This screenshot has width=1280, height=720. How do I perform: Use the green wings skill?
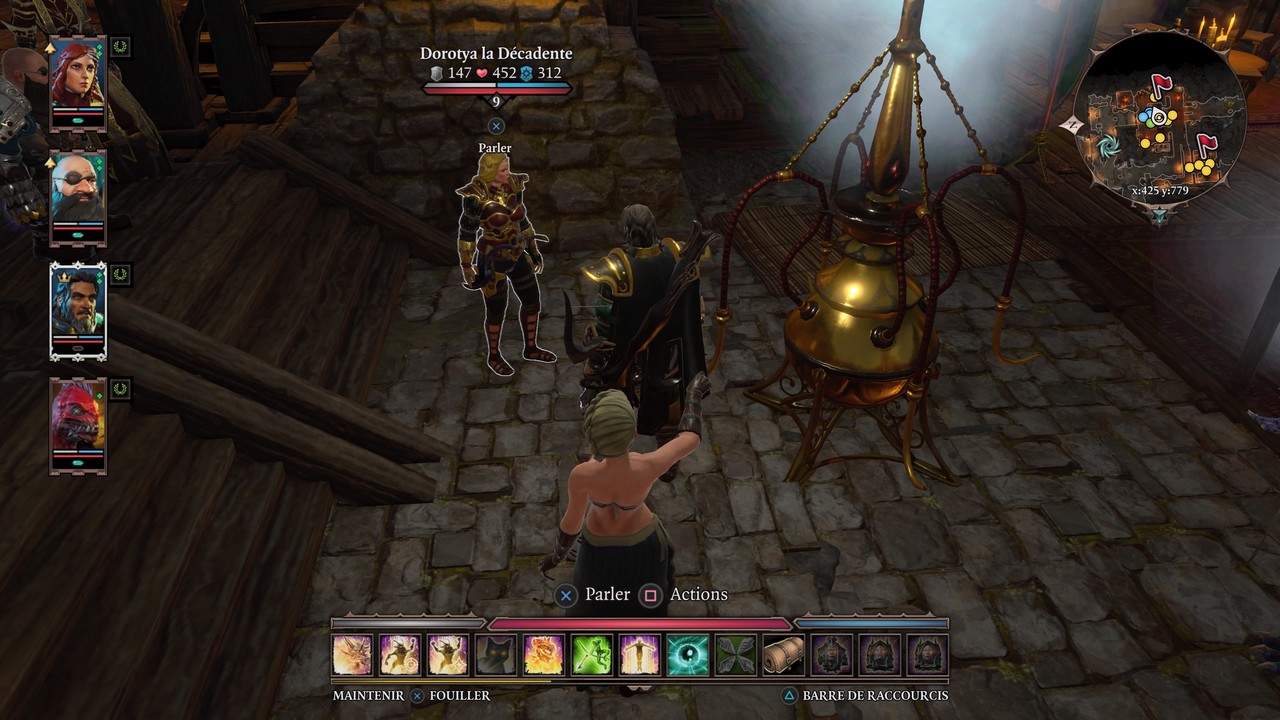click(736, 655)
